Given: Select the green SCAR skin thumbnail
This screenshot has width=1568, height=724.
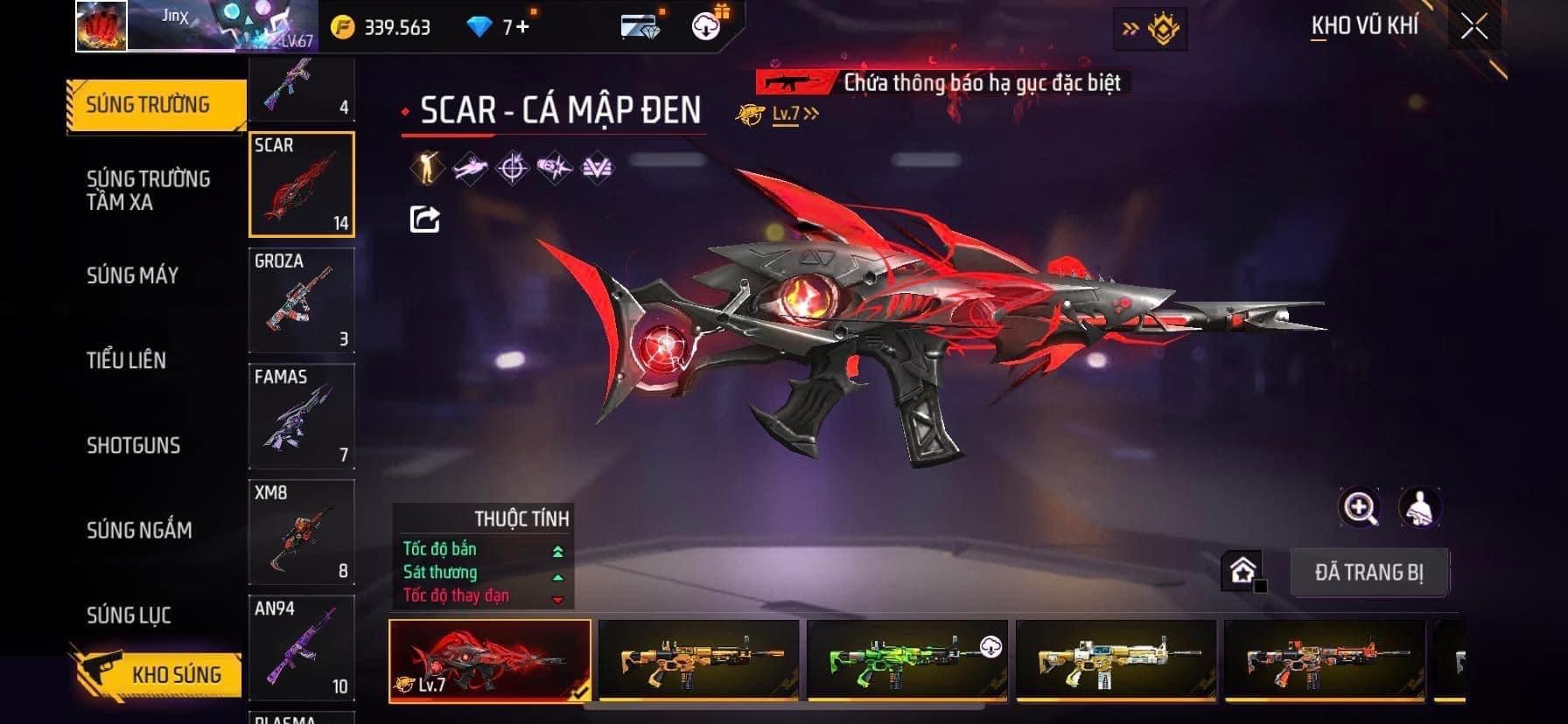Looking at the screenshot, I should (906, 660).
